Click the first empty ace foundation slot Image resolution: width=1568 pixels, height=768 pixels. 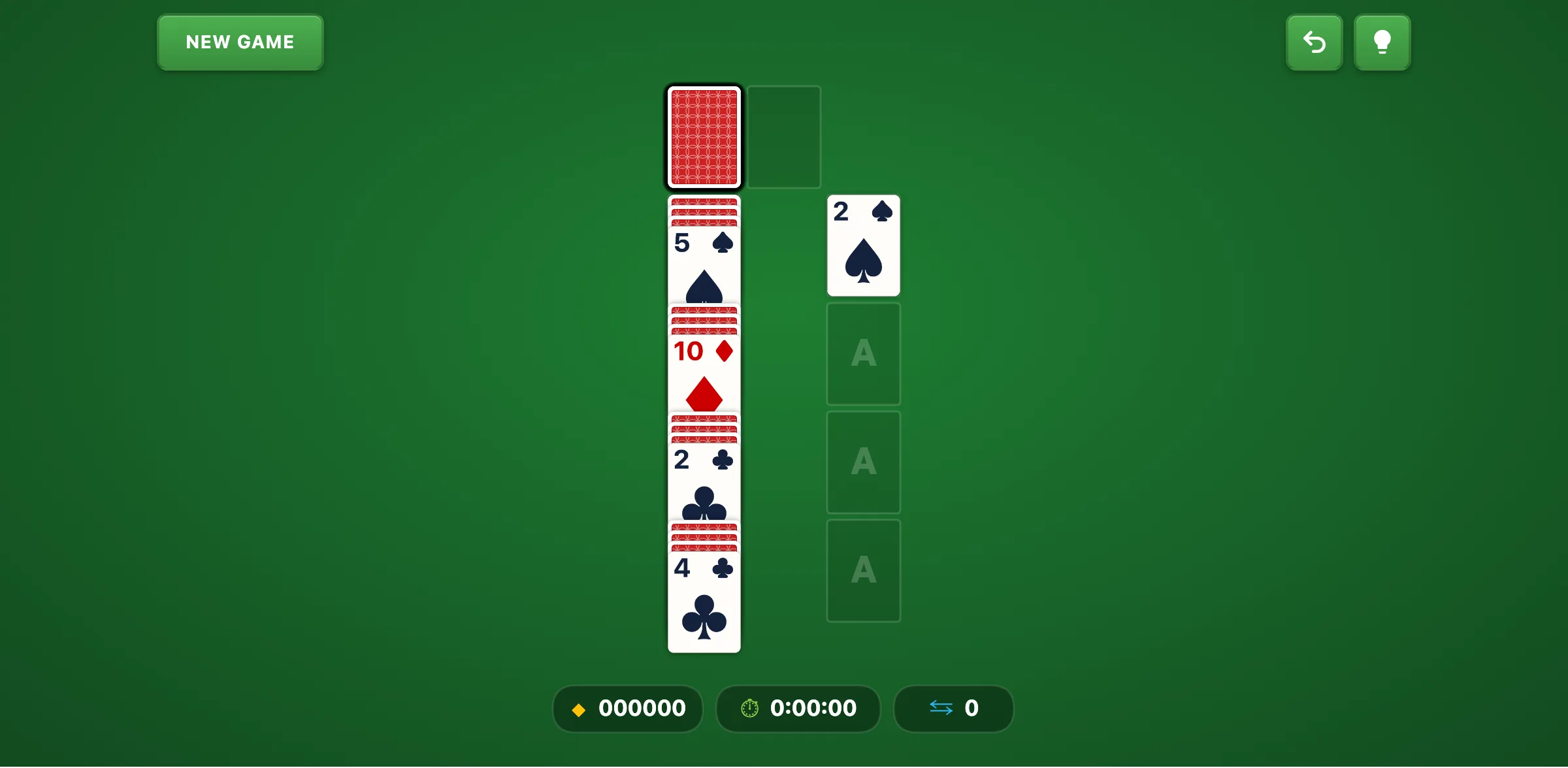tap(863, 353)
